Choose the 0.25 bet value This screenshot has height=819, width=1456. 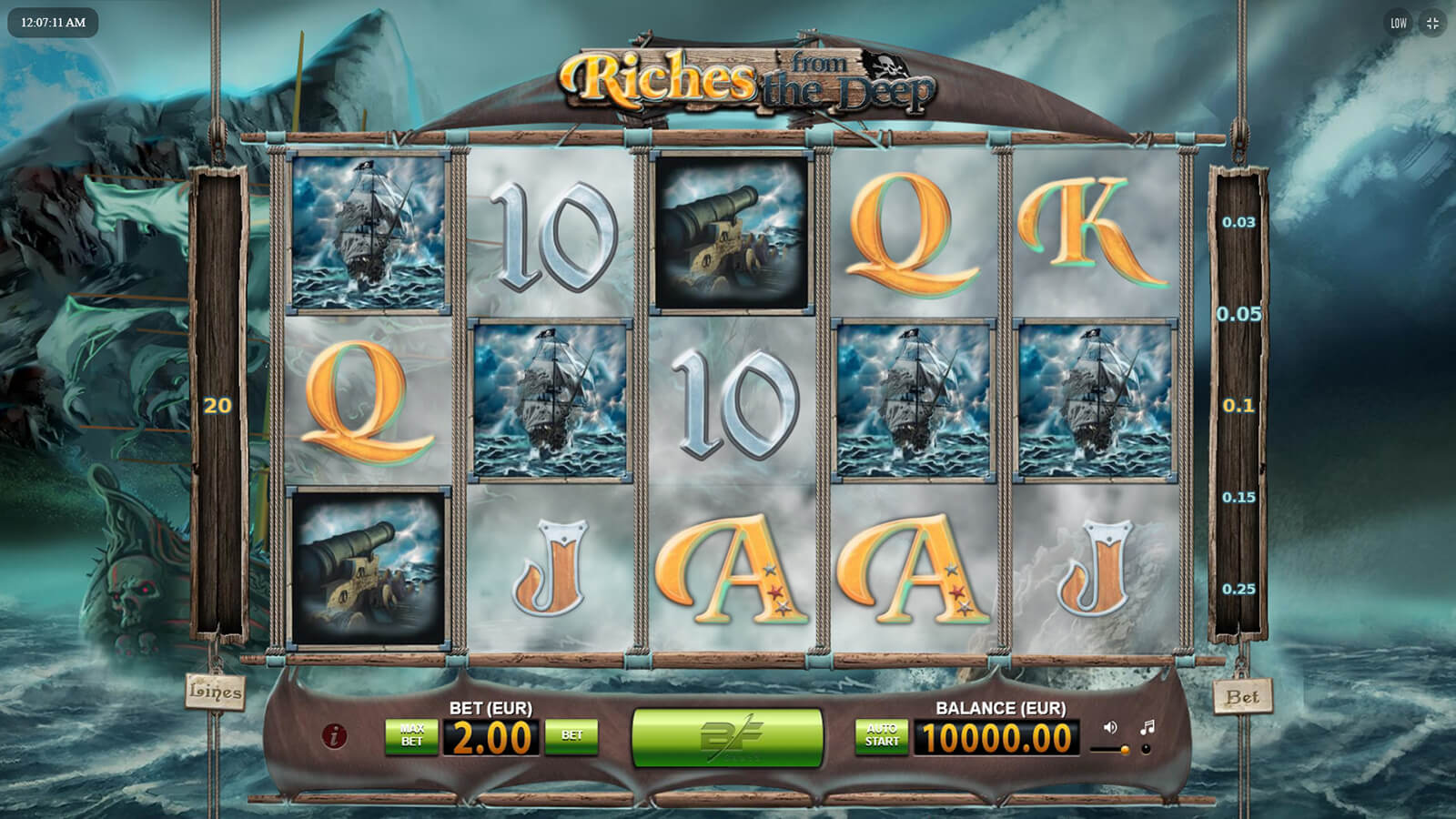(1239, 590)
